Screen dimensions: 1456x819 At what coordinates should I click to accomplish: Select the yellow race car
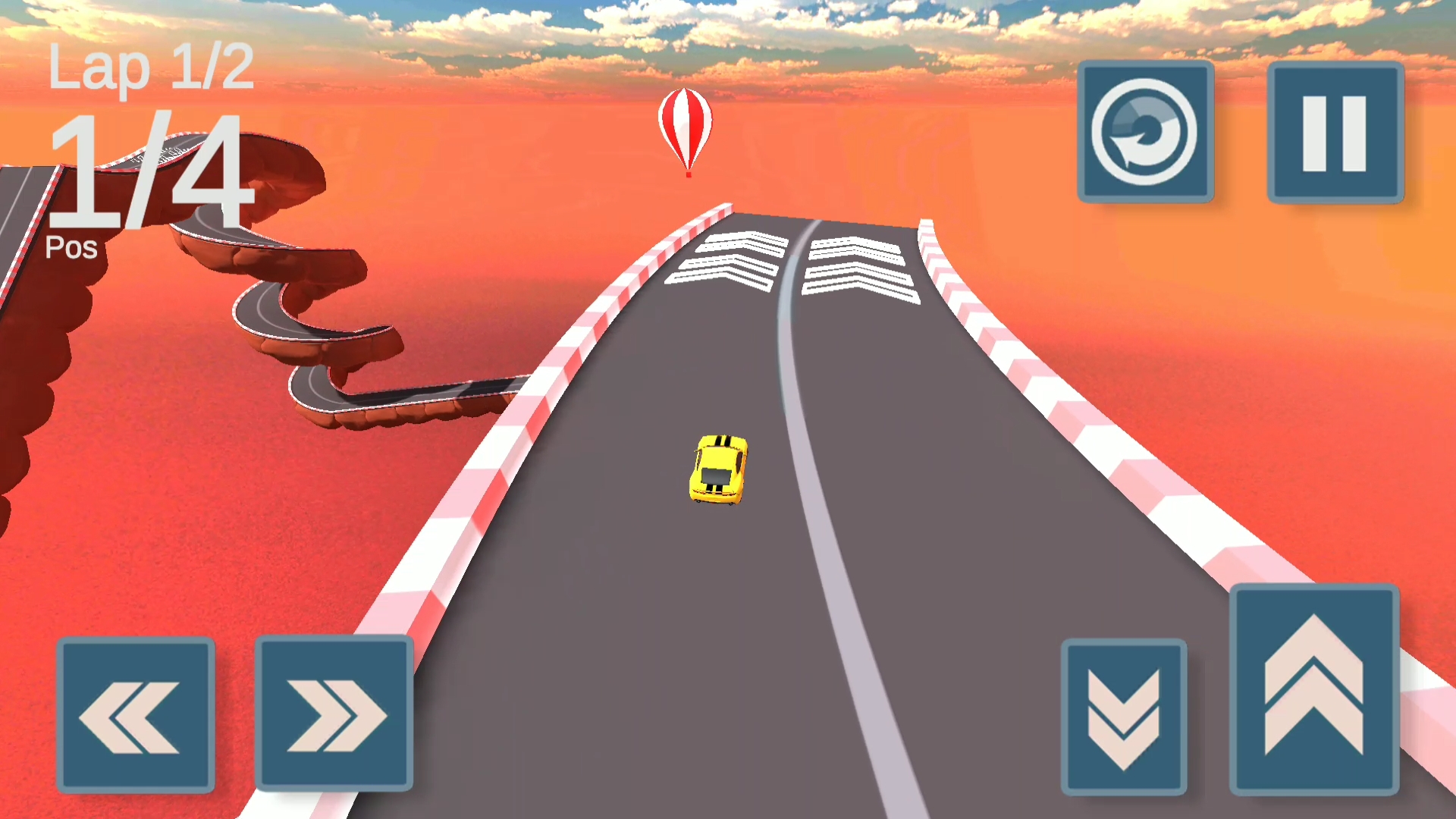(x=717, y=470)
